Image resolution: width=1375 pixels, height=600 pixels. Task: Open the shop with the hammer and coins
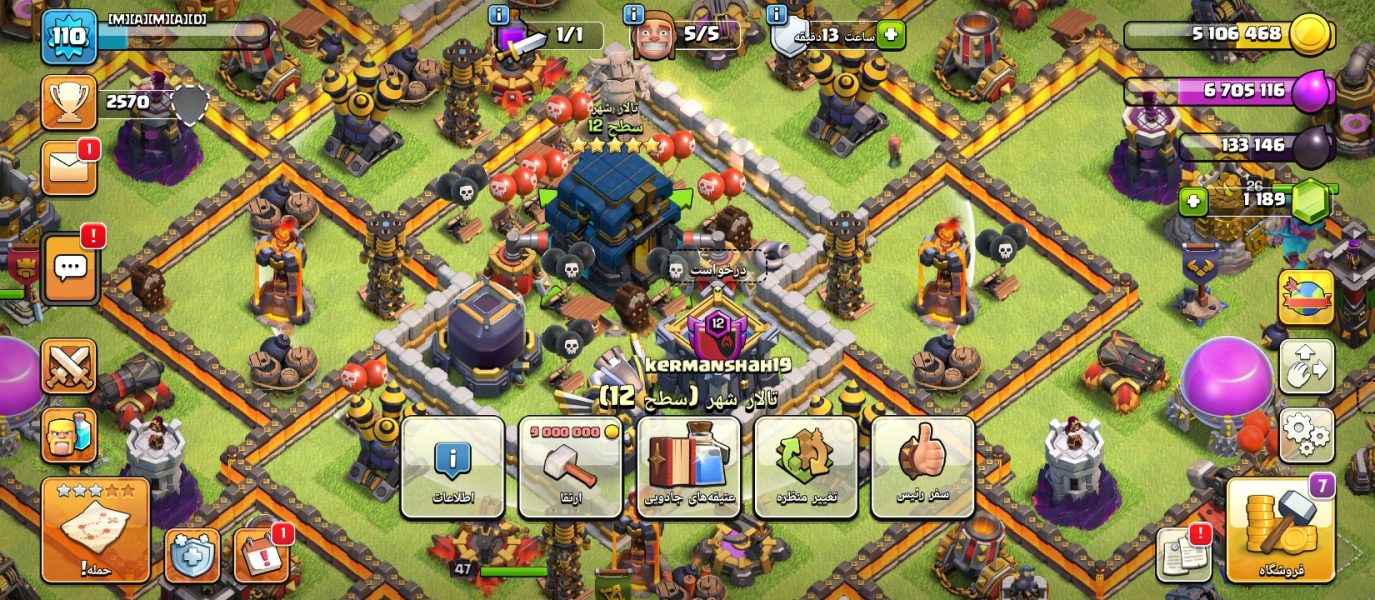point(1280,530)
